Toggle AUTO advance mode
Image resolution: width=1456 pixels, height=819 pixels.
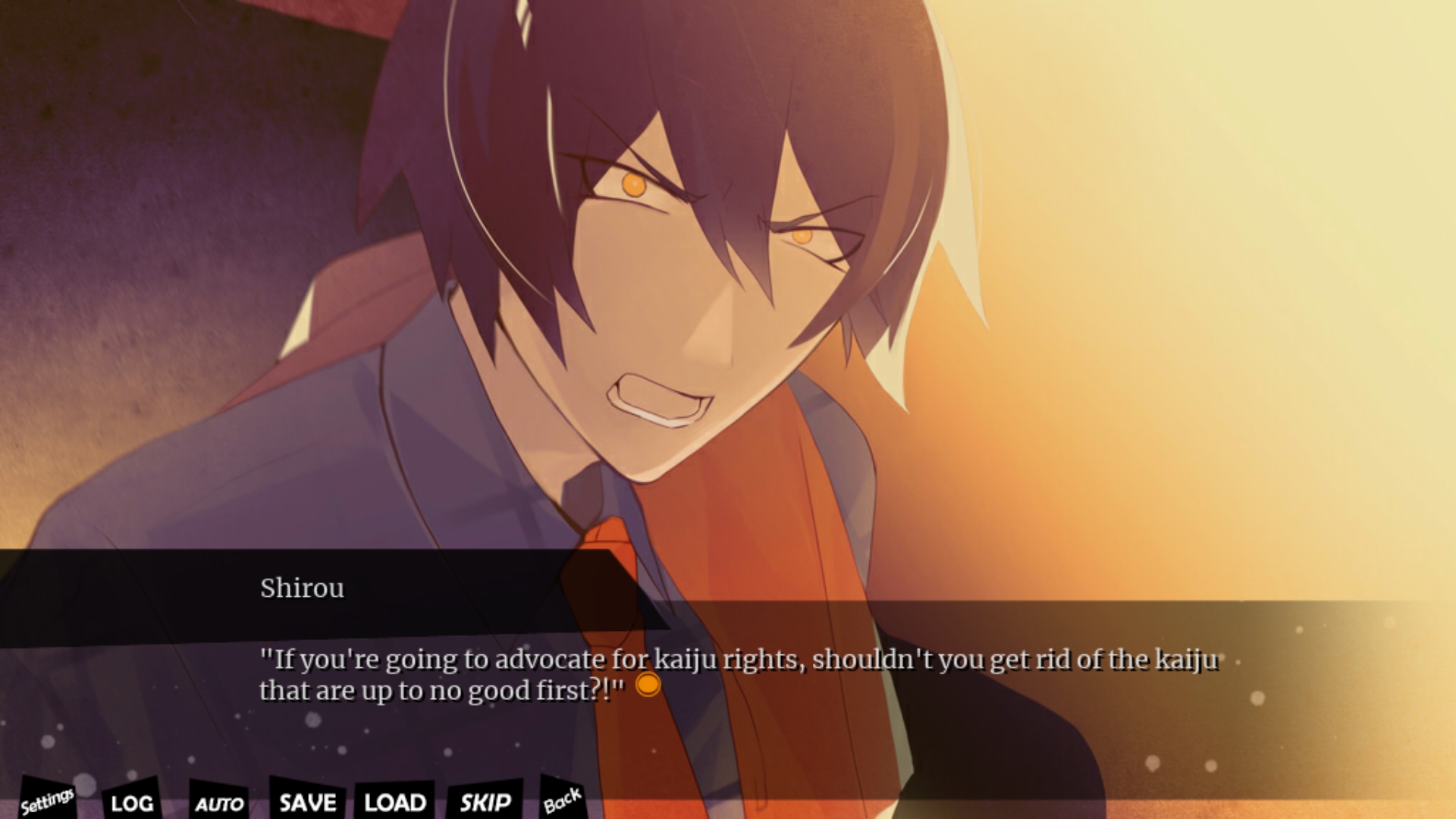(x=219, y=803)
